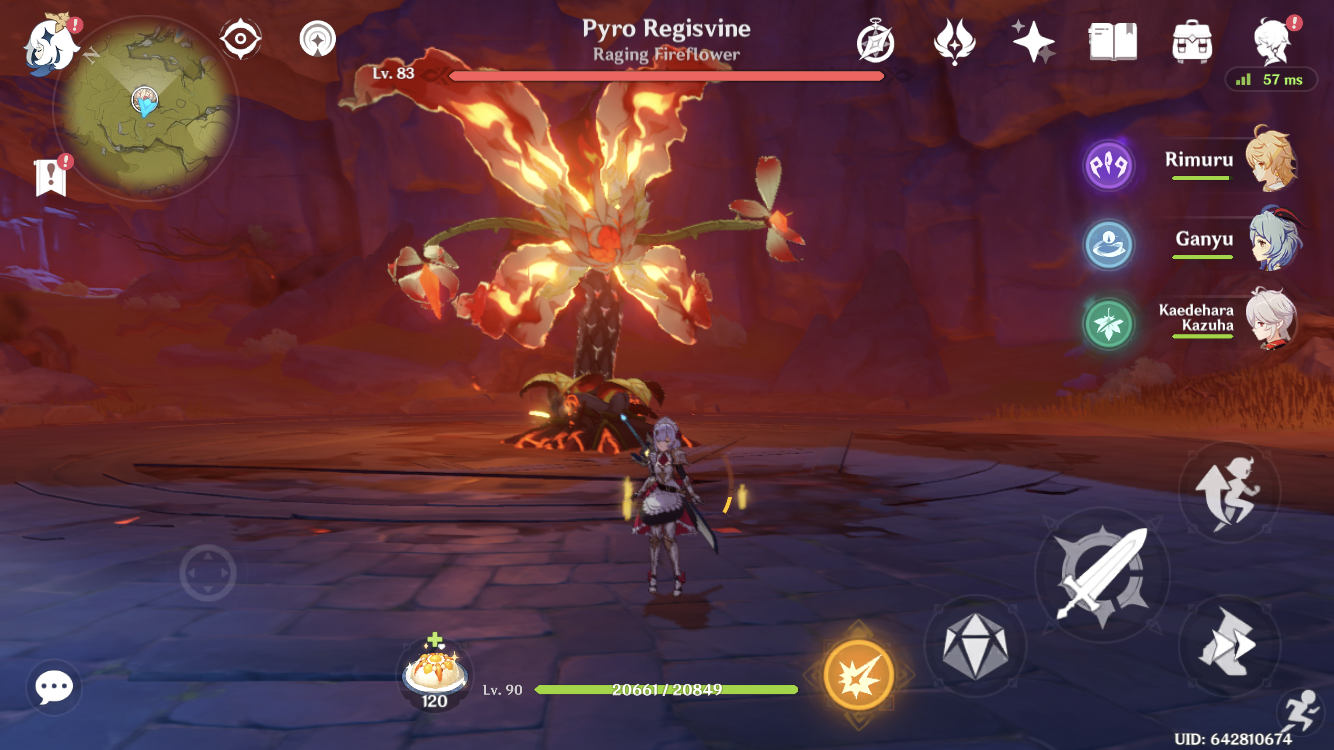The height and width of the screenshot is (750, 1334).
Task: Open the Battle Pass wings icon
Action: tap(955, 42)
